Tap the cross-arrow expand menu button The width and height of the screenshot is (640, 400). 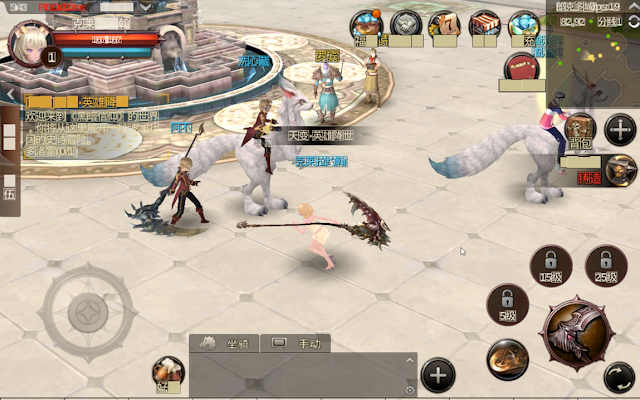pos(620,129)
